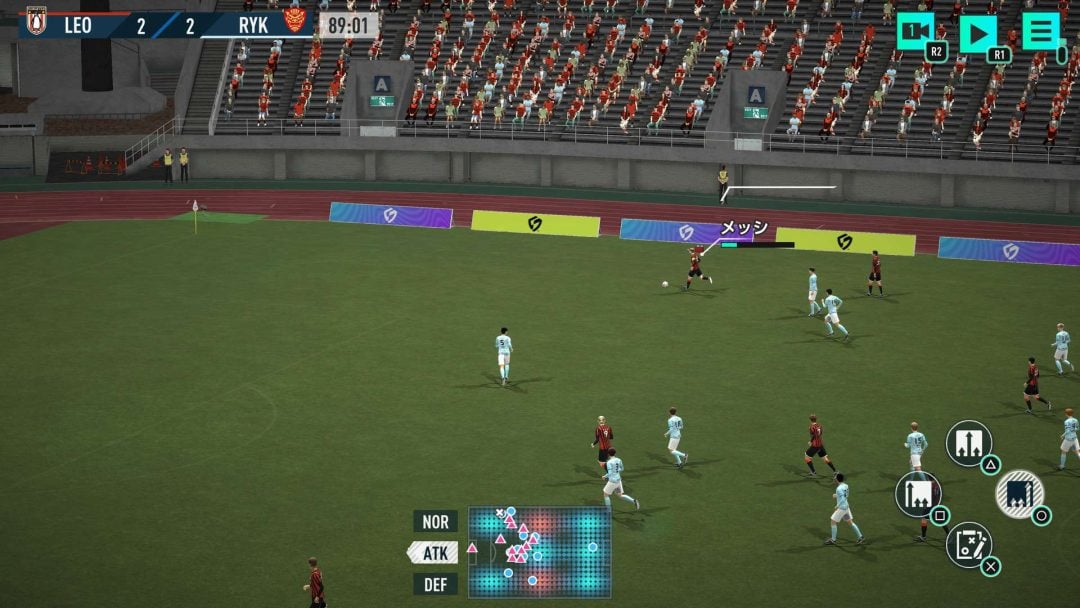Activate the centre-push arrows tactic icon
Viewport: 1080px width, 608px height.
coord(968,443)
